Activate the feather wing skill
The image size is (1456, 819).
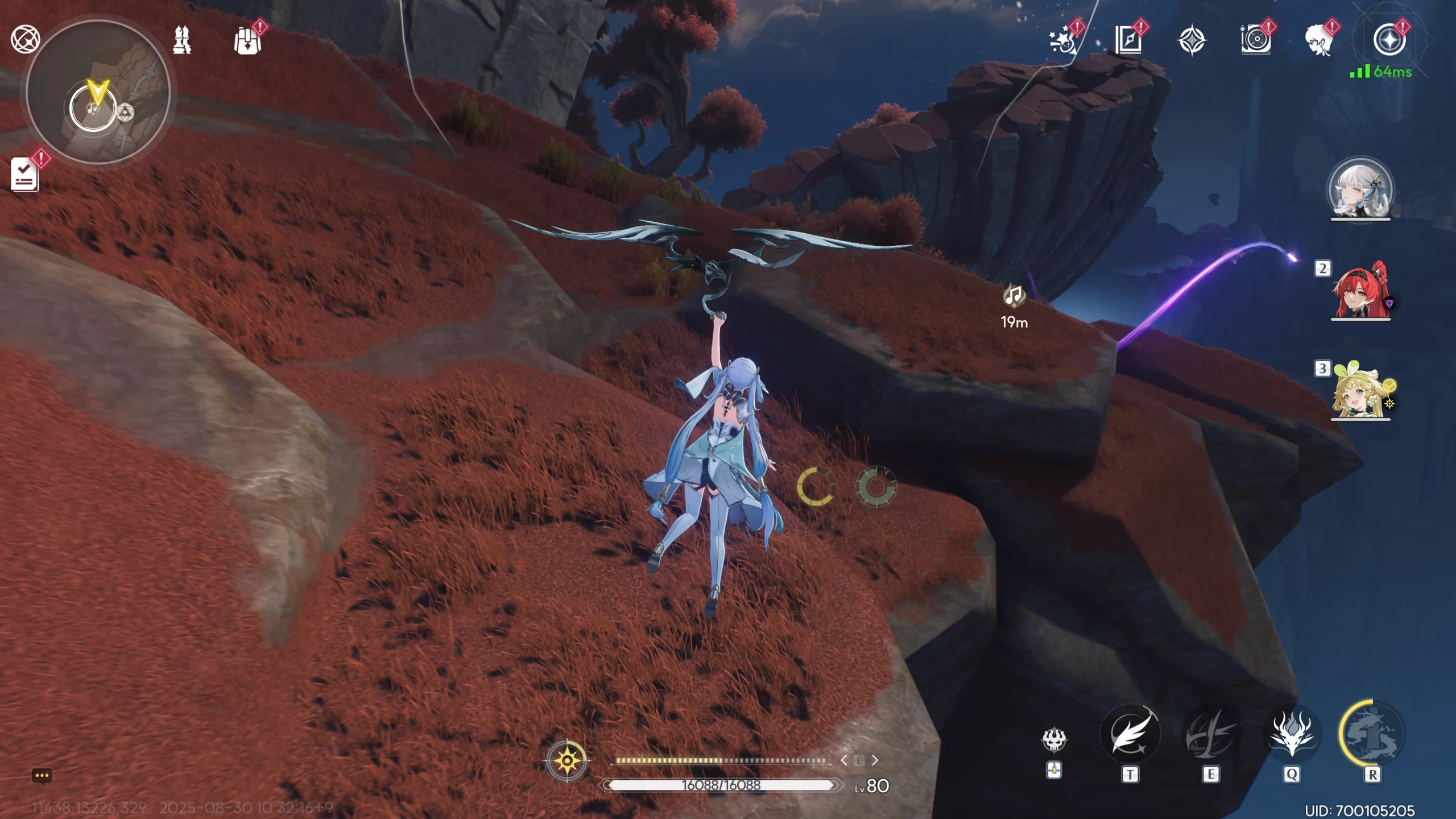tap(1130, 734)
